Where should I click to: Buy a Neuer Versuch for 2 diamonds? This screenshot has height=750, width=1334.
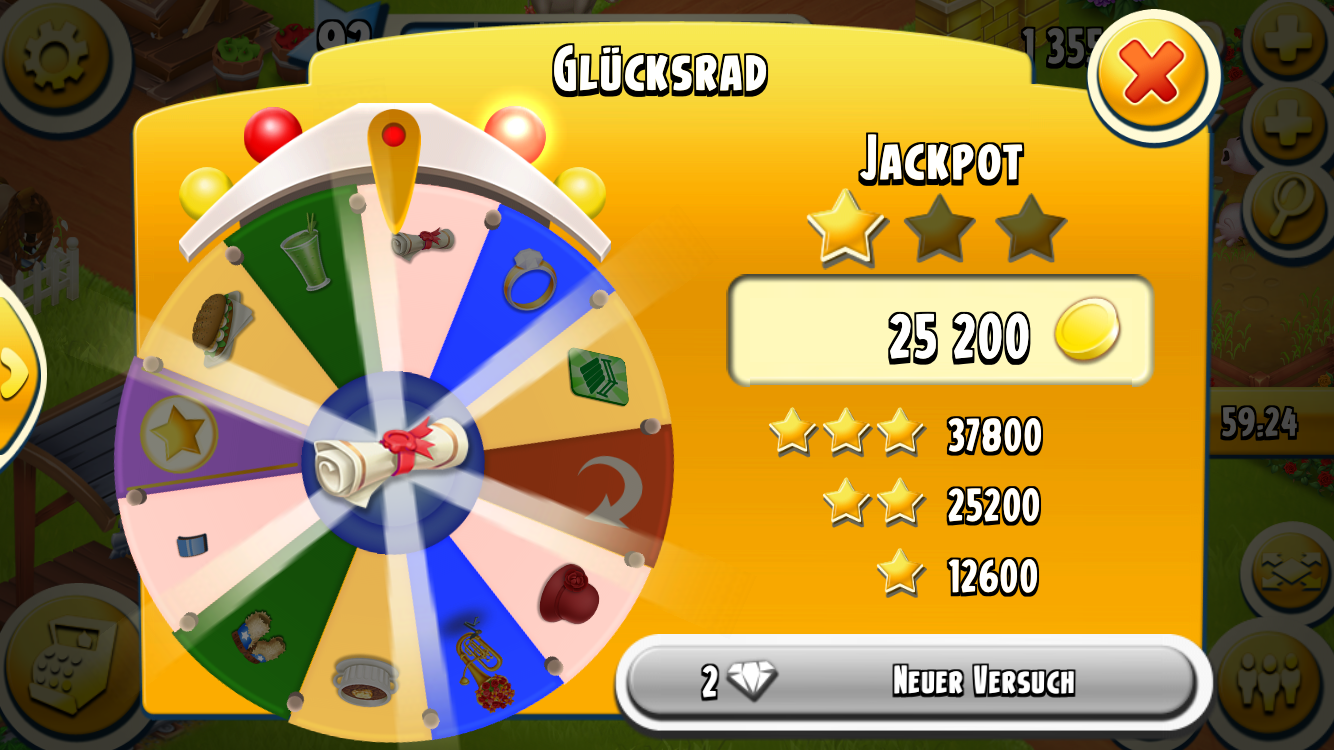coord(912,683)
